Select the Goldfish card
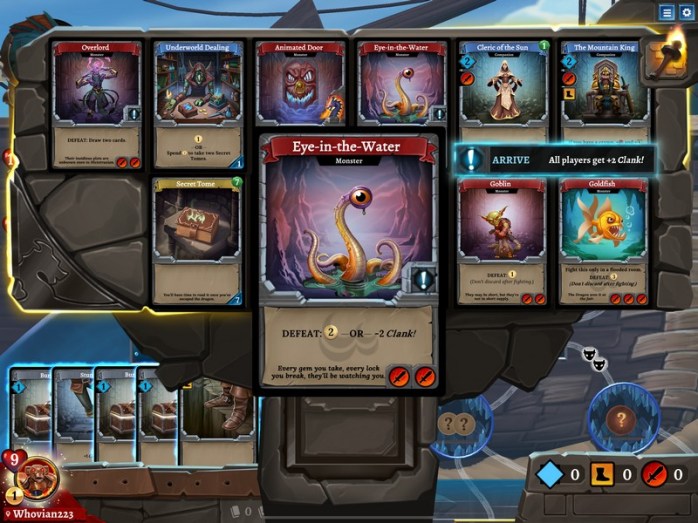The image size is (698, 523). pos(604,241)
